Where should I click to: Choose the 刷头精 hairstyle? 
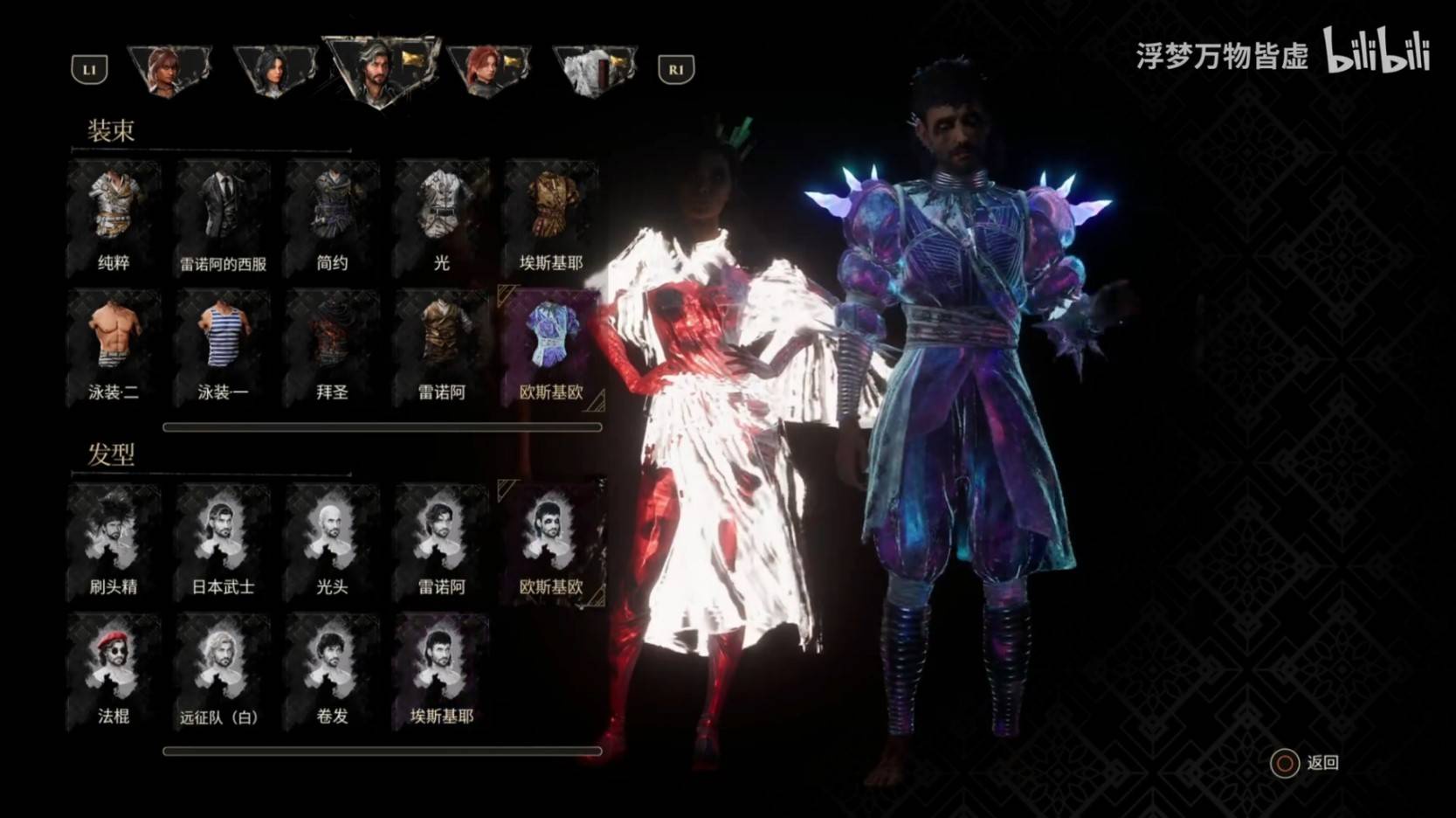point(114,540)
